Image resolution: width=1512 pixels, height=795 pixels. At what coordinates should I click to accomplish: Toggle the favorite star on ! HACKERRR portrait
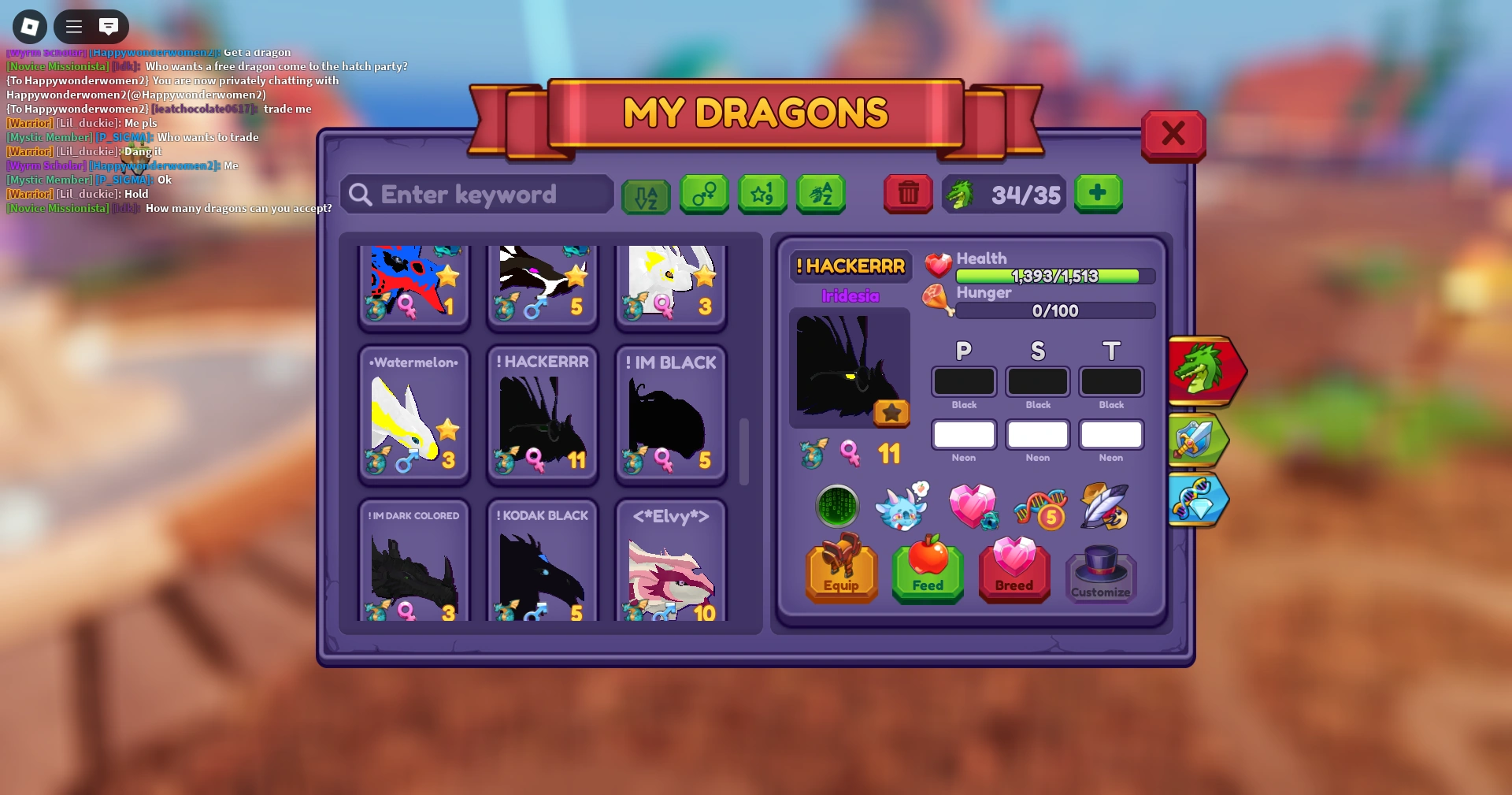892,413
